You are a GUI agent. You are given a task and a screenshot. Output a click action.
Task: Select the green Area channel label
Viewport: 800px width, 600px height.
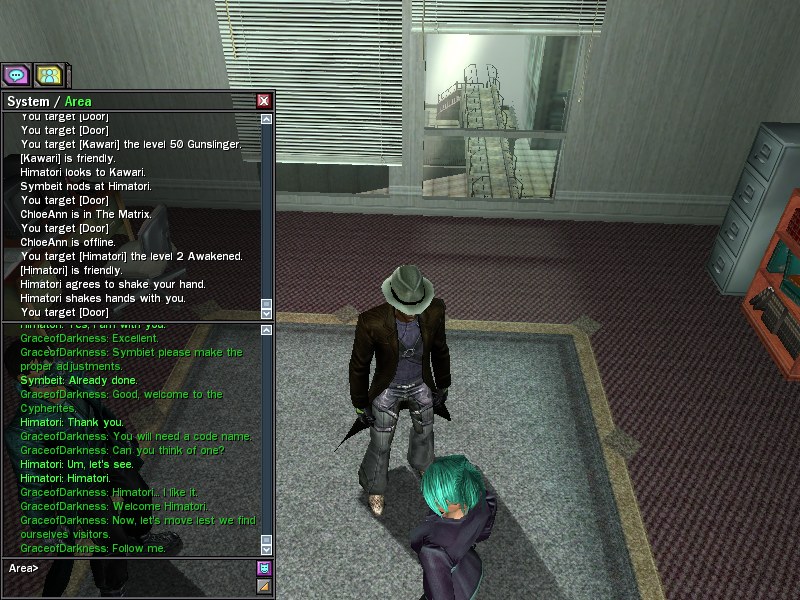[x=78, y=101]
